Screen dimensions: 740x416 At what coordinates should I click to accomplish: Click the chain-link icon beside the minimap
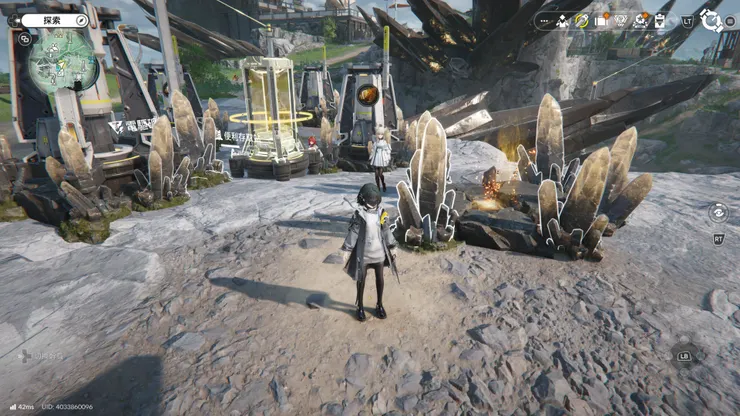coord(24,39)
